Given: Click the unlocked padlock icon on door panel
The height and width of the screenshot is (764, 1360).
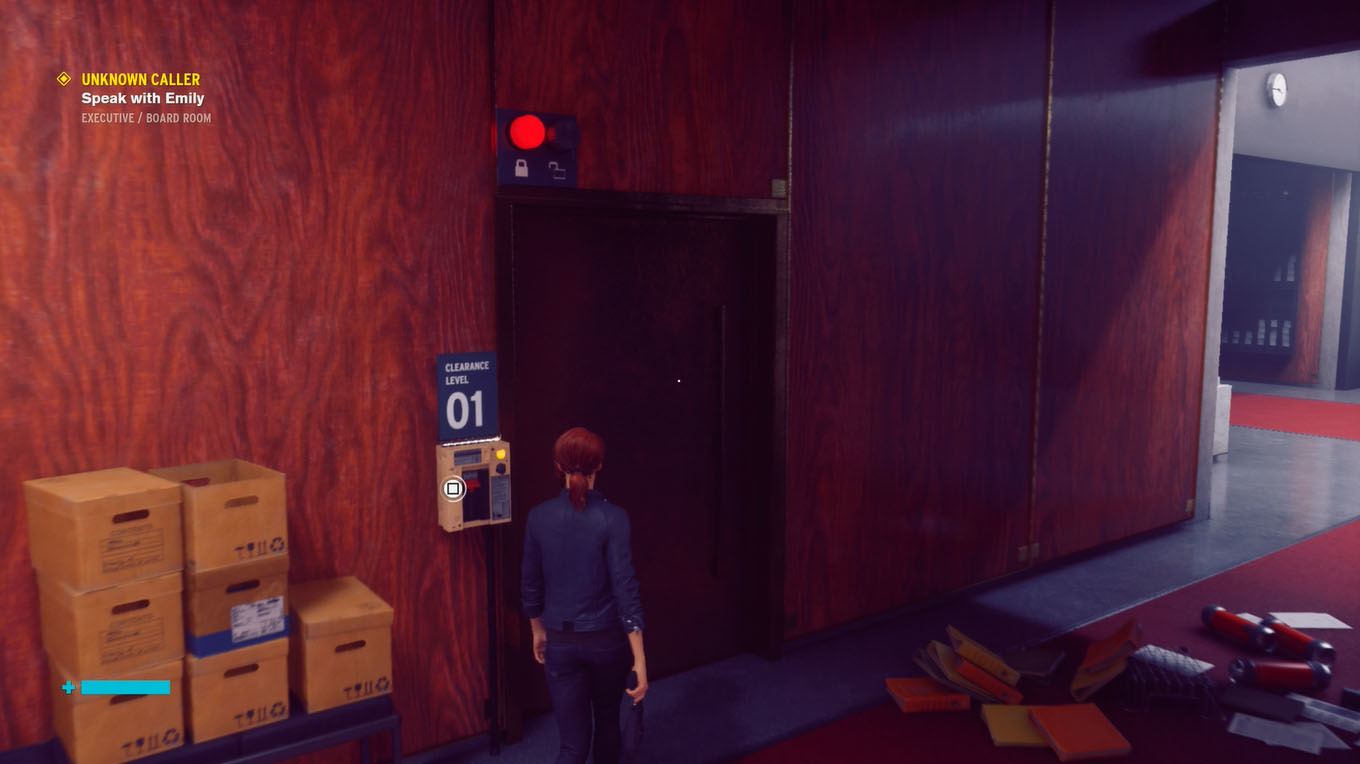Looking at the screenshot, I should tap(560, 172).
